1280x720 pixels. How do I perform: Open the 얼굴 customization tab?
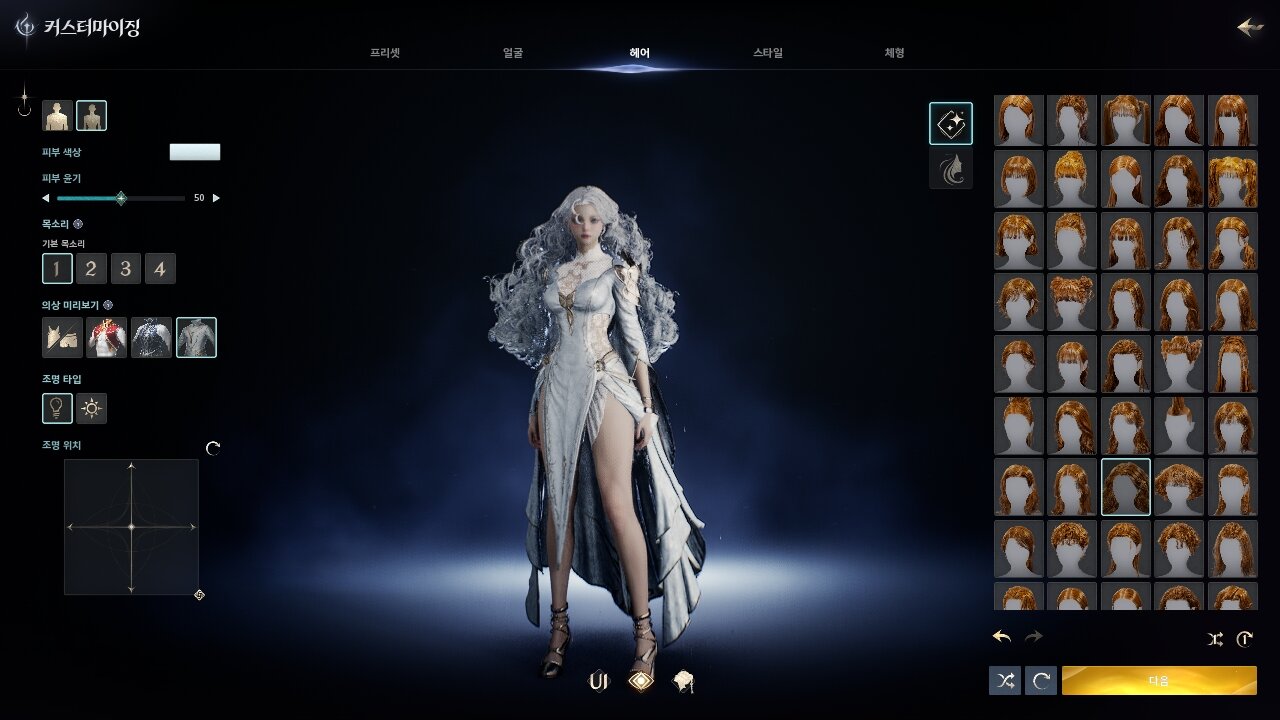tap(513, 53)
